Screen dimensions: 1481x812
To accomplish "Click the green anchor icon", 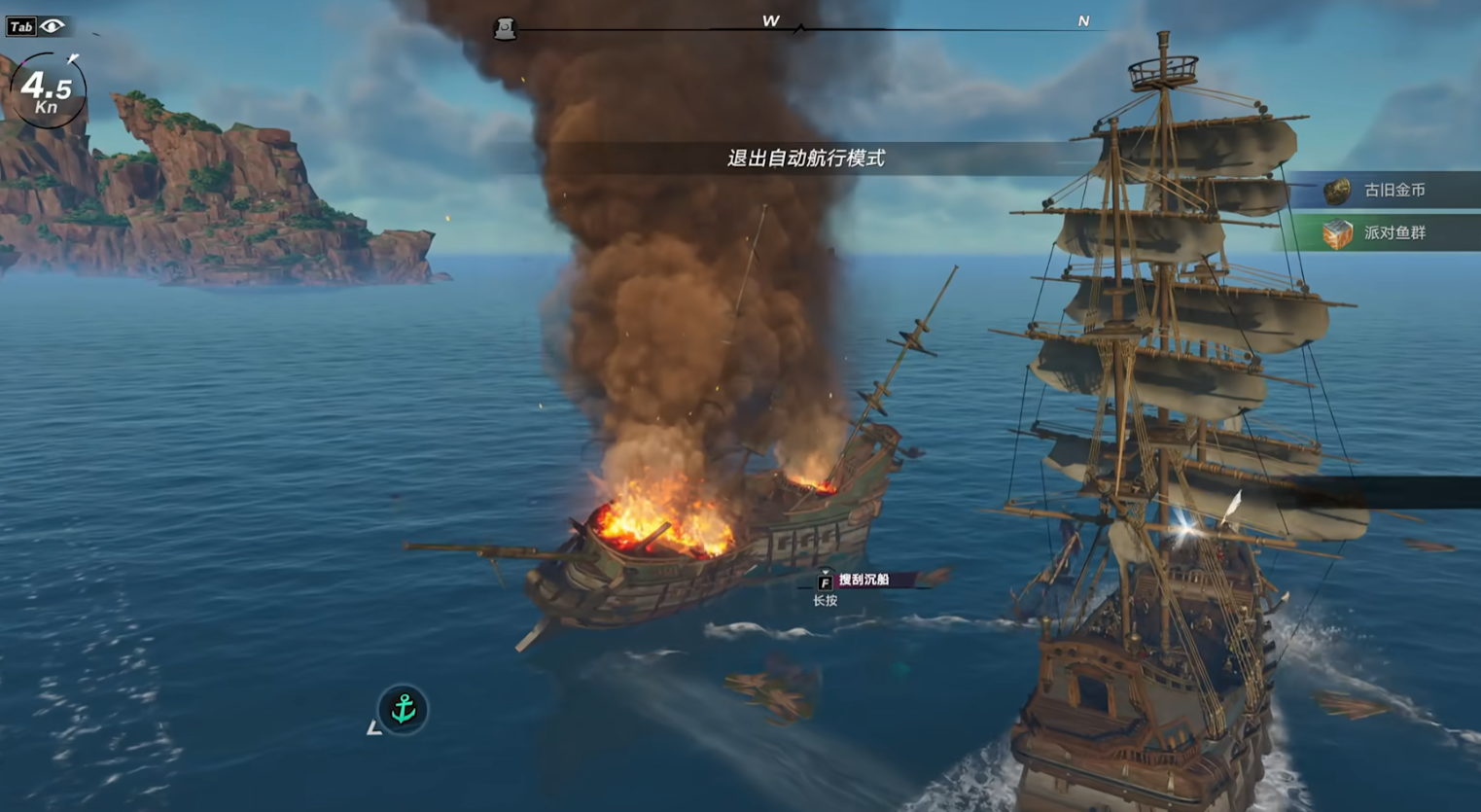I will (x=403, y=709).
